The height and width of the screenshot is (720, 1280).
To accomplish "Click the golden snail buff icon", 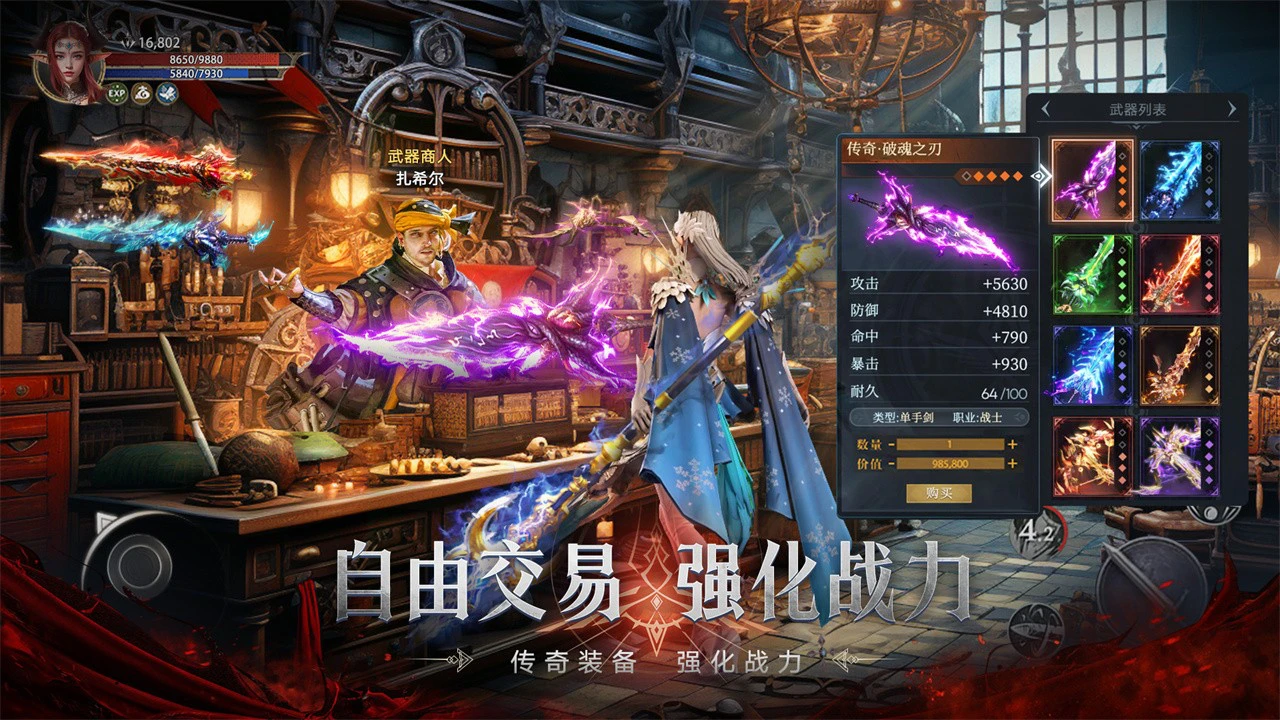I will coord(142,92).
